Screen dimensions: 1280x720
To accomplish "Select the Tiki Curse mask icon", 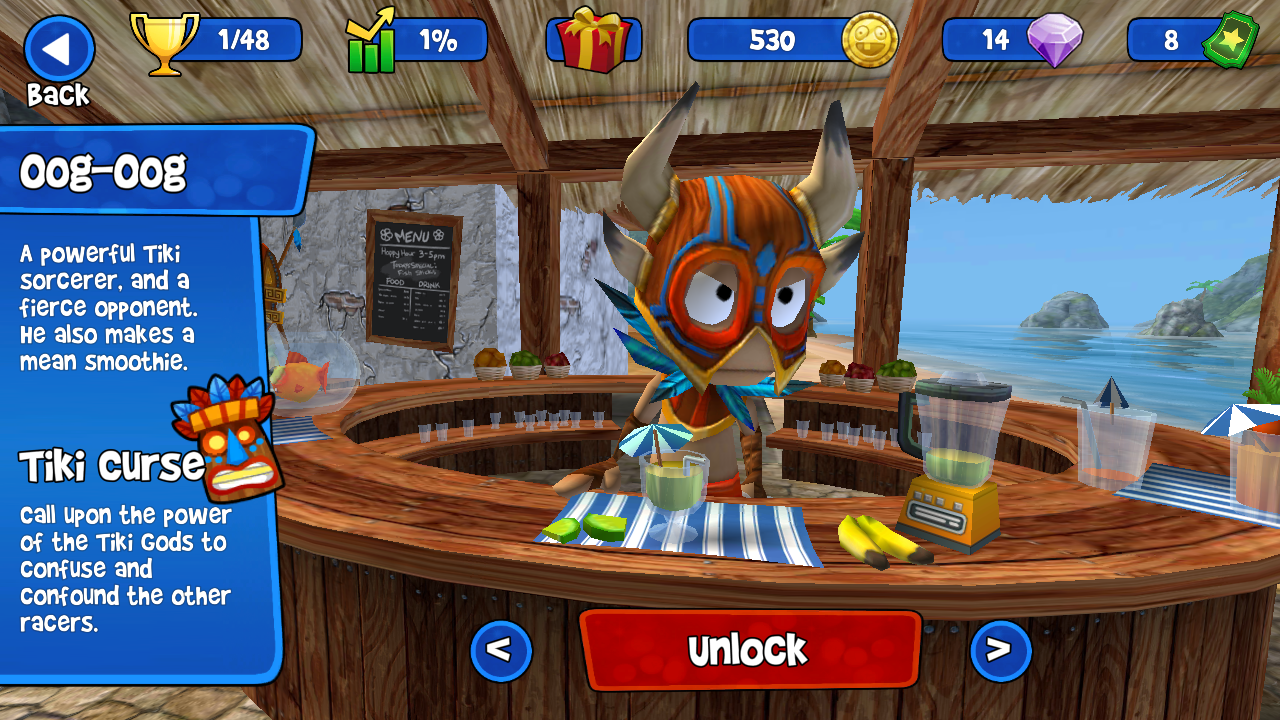I will point(227,435).
